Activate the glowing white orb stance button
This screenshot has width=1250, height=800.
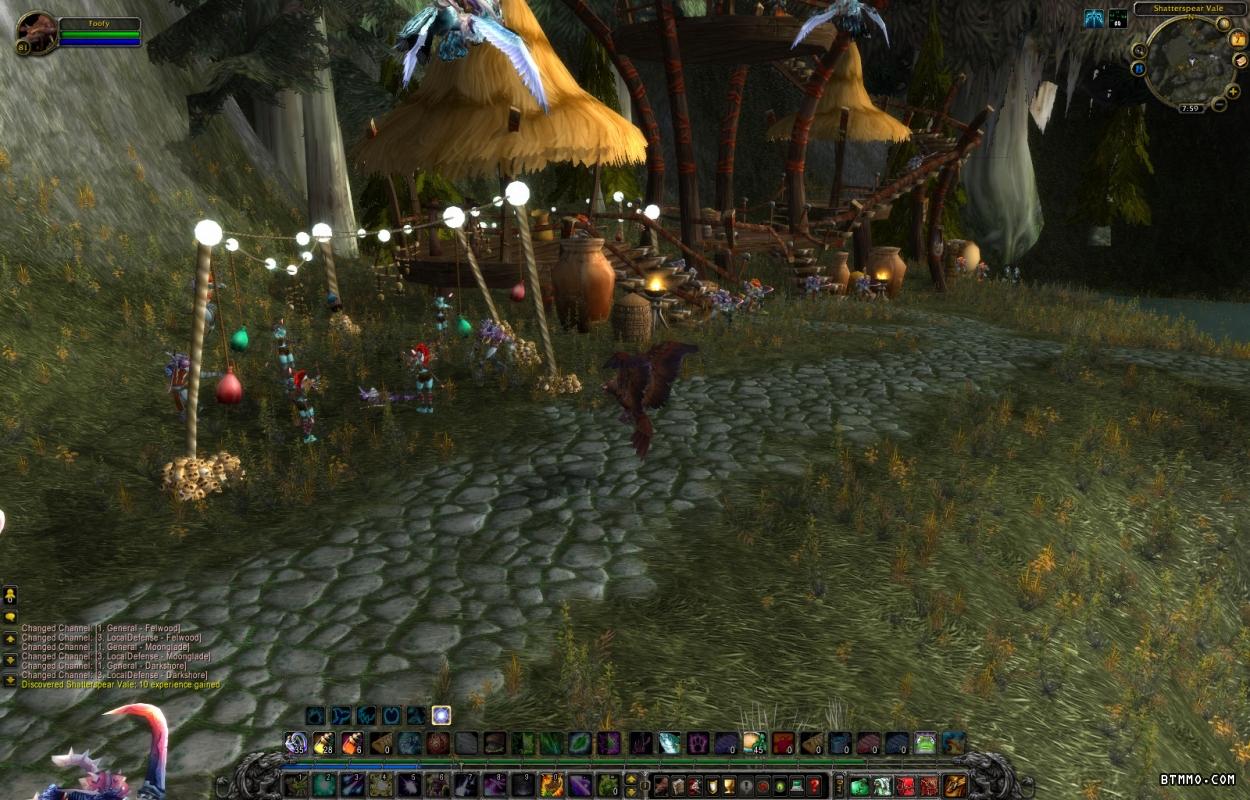click(x=441, y=715)
